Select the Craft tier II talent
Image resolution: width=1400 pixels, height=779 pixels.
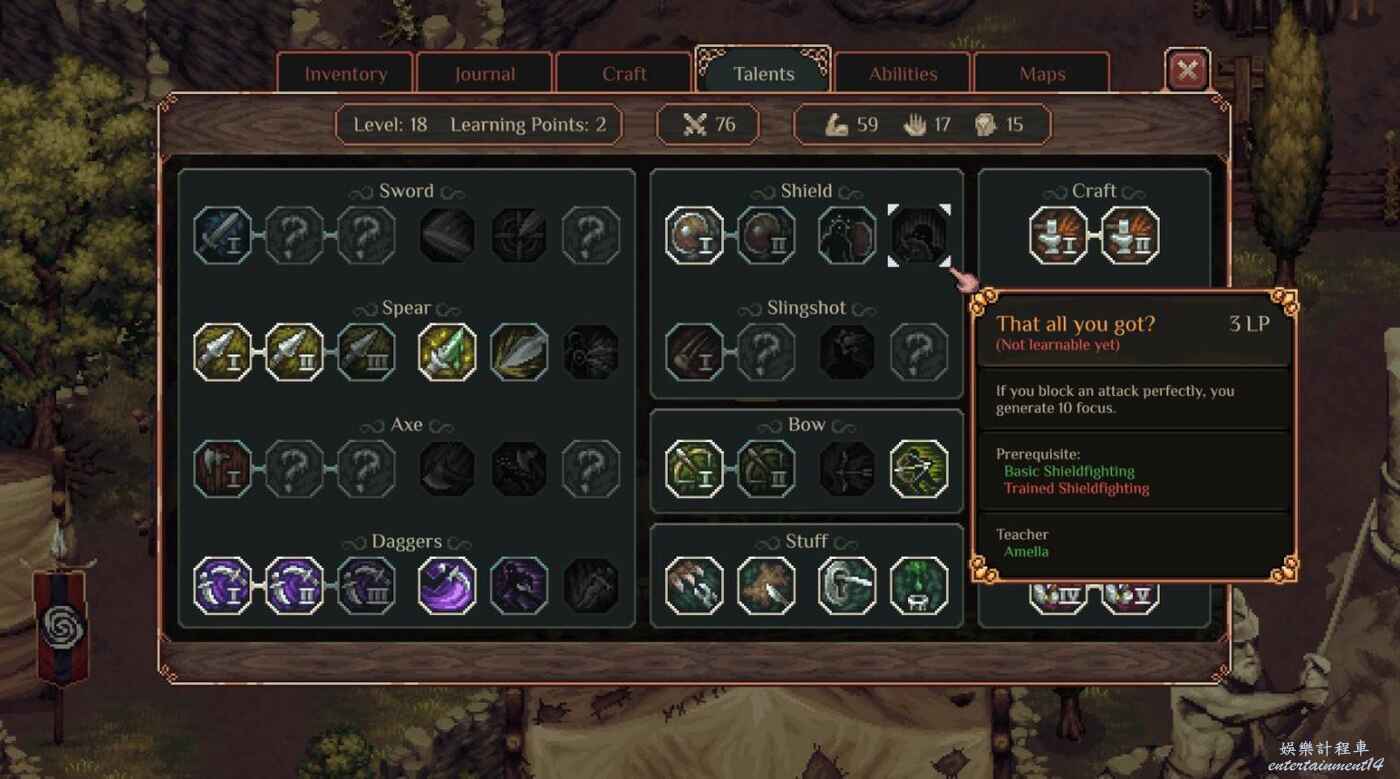(x=1131, y=235)
